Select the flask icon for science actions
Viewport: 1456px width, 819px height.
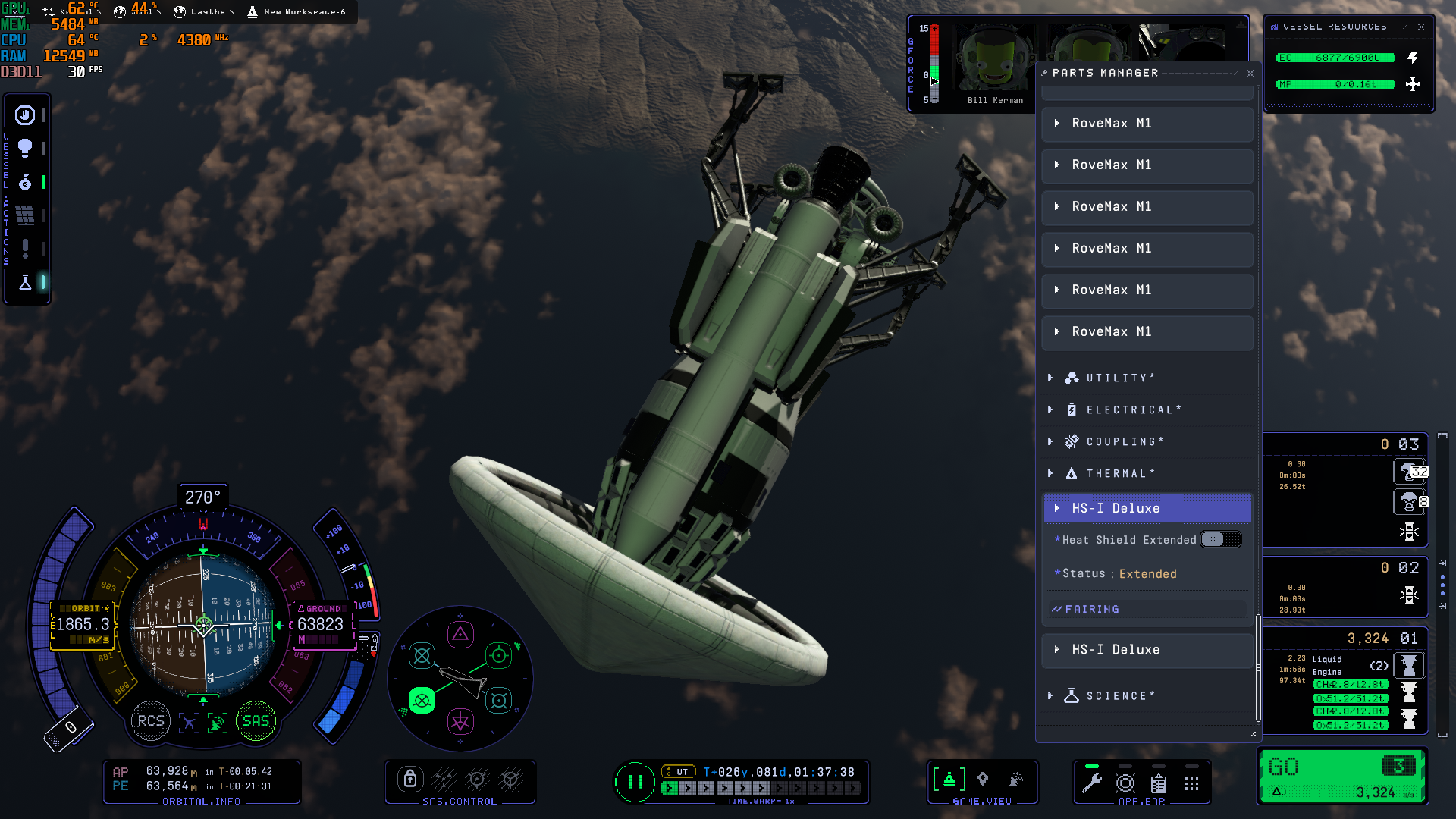tap(24, 282)
